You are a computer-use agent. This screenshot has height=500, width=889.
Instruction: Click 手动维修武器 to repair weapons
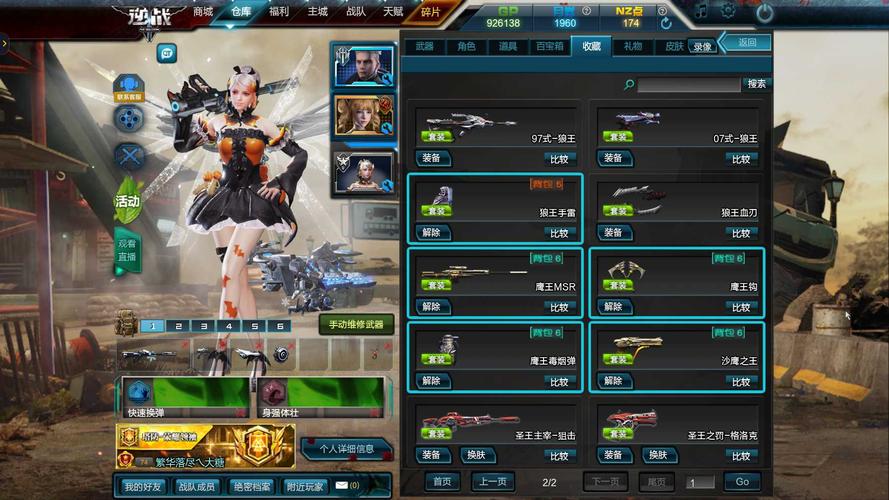point(356,325)
